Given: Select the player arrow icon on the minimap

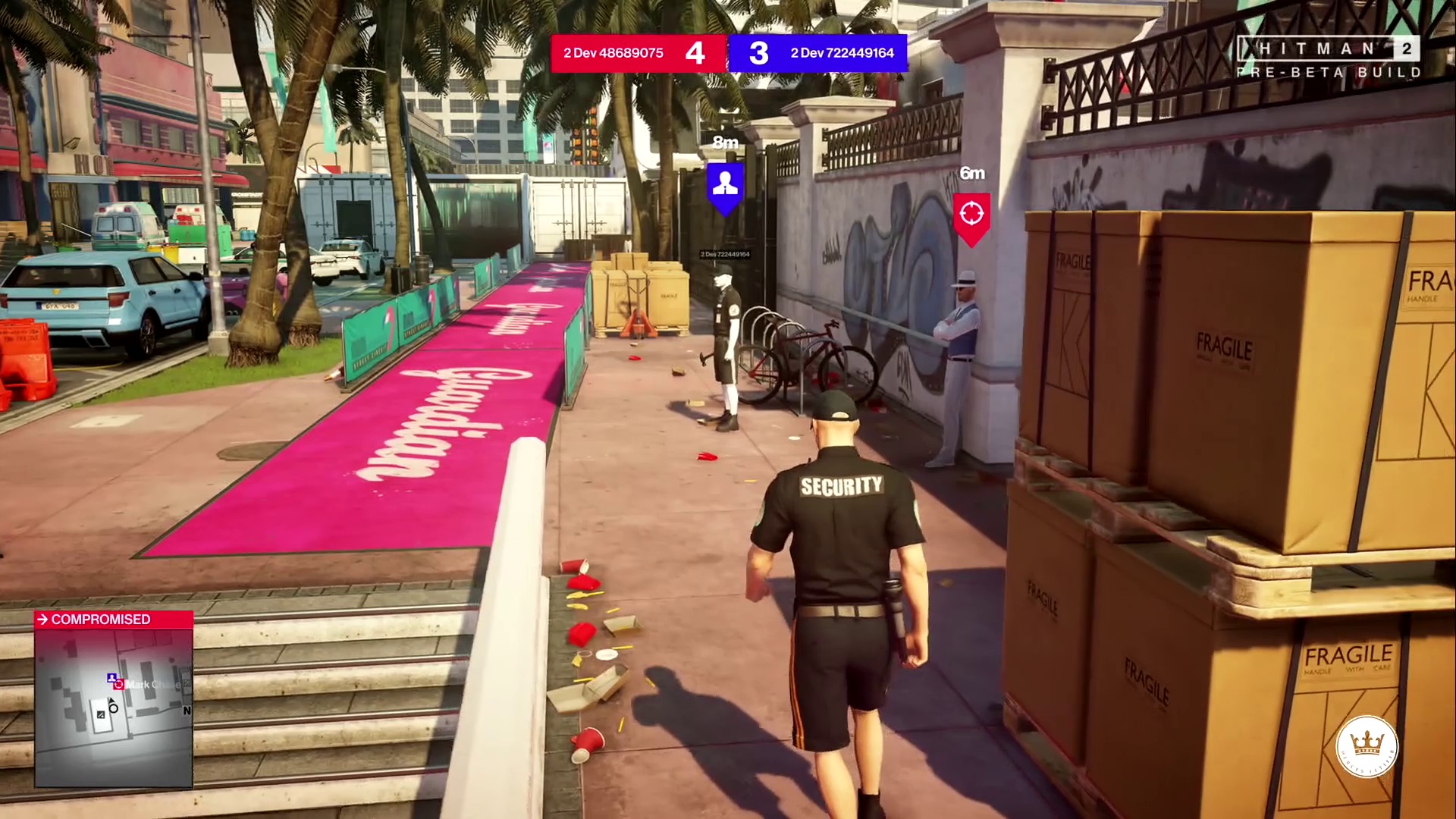Looking at the screenshot, I should pos(111,701).
